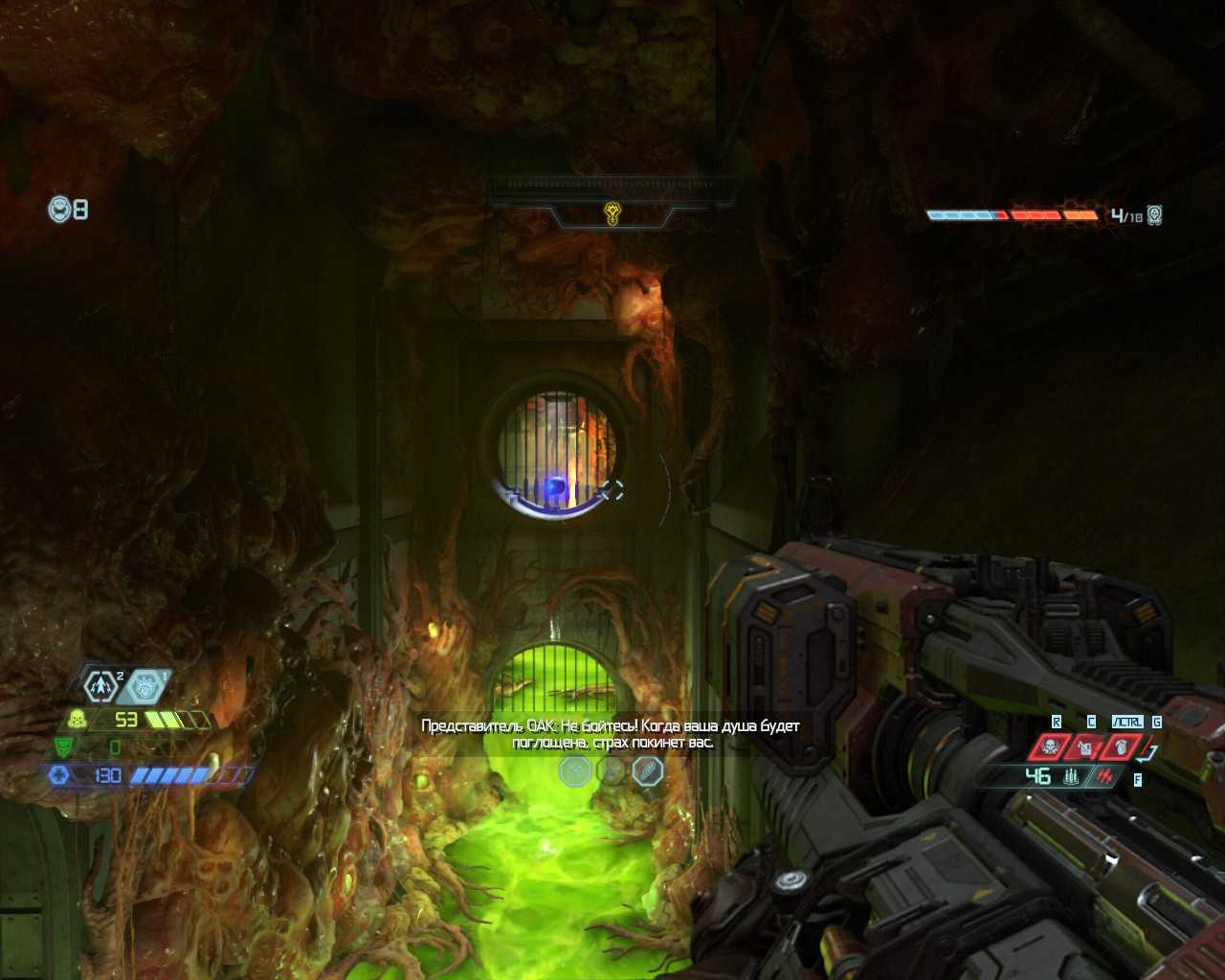
Task: Click the yellow objective marker on compass
Action: click(612, 212)
